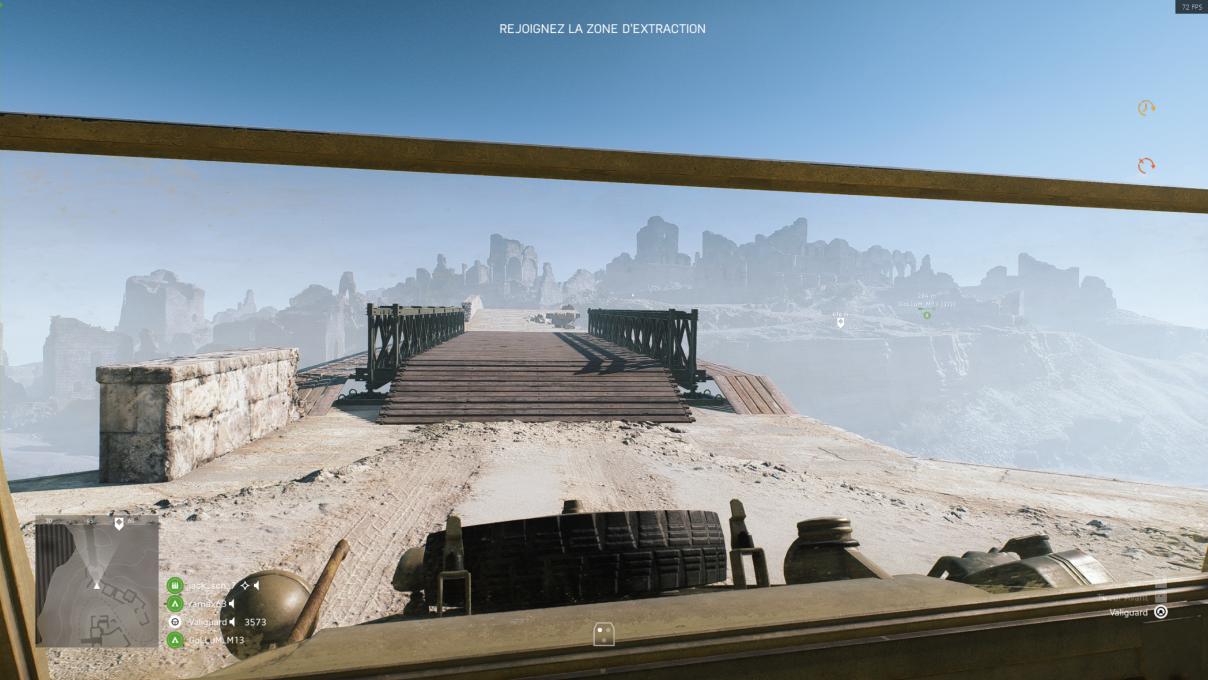Click the red circular-arrows network warning icon

tap(1146, 165)
